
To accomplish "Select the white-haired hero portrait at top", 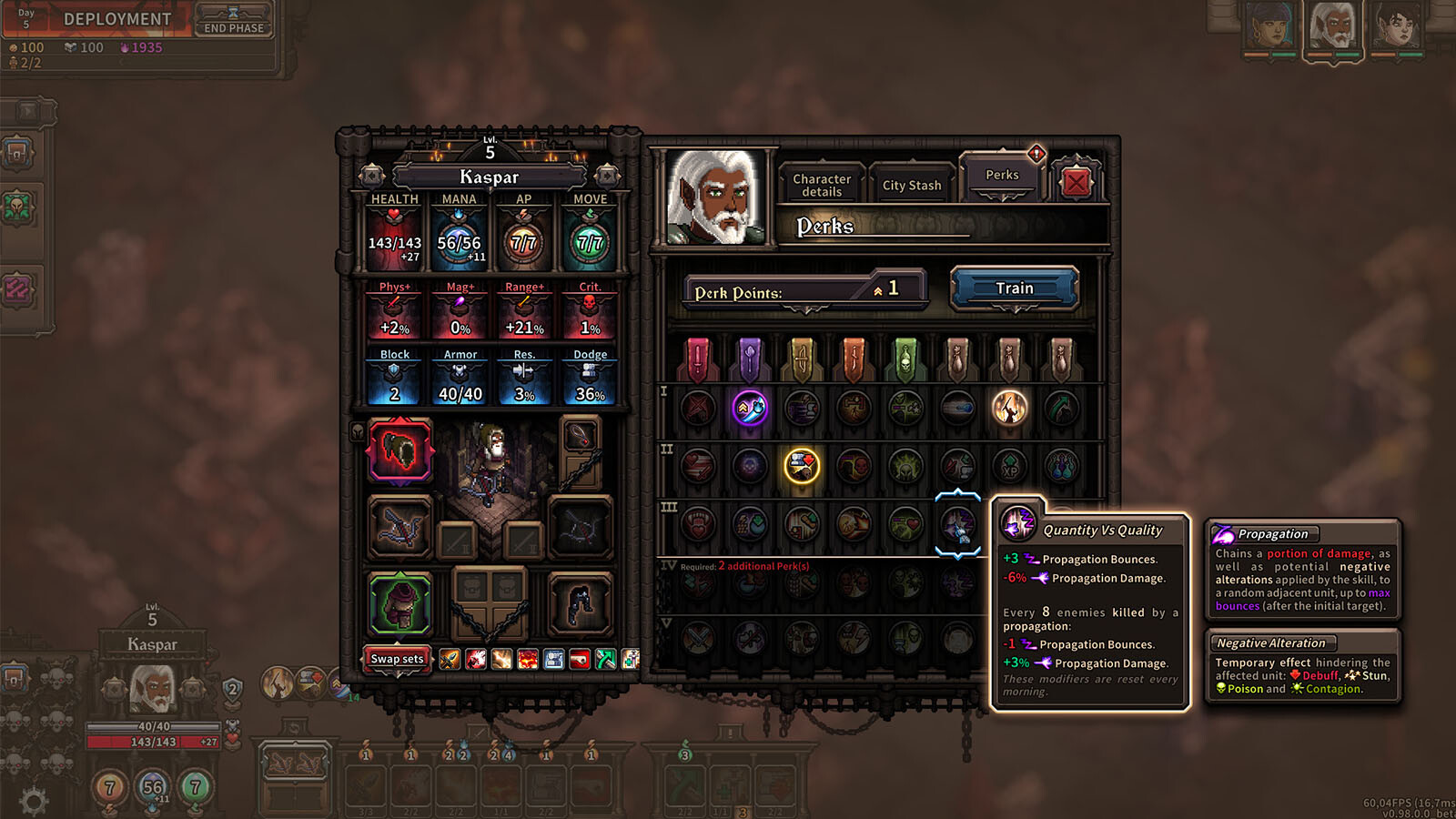I will [1332, 27].
